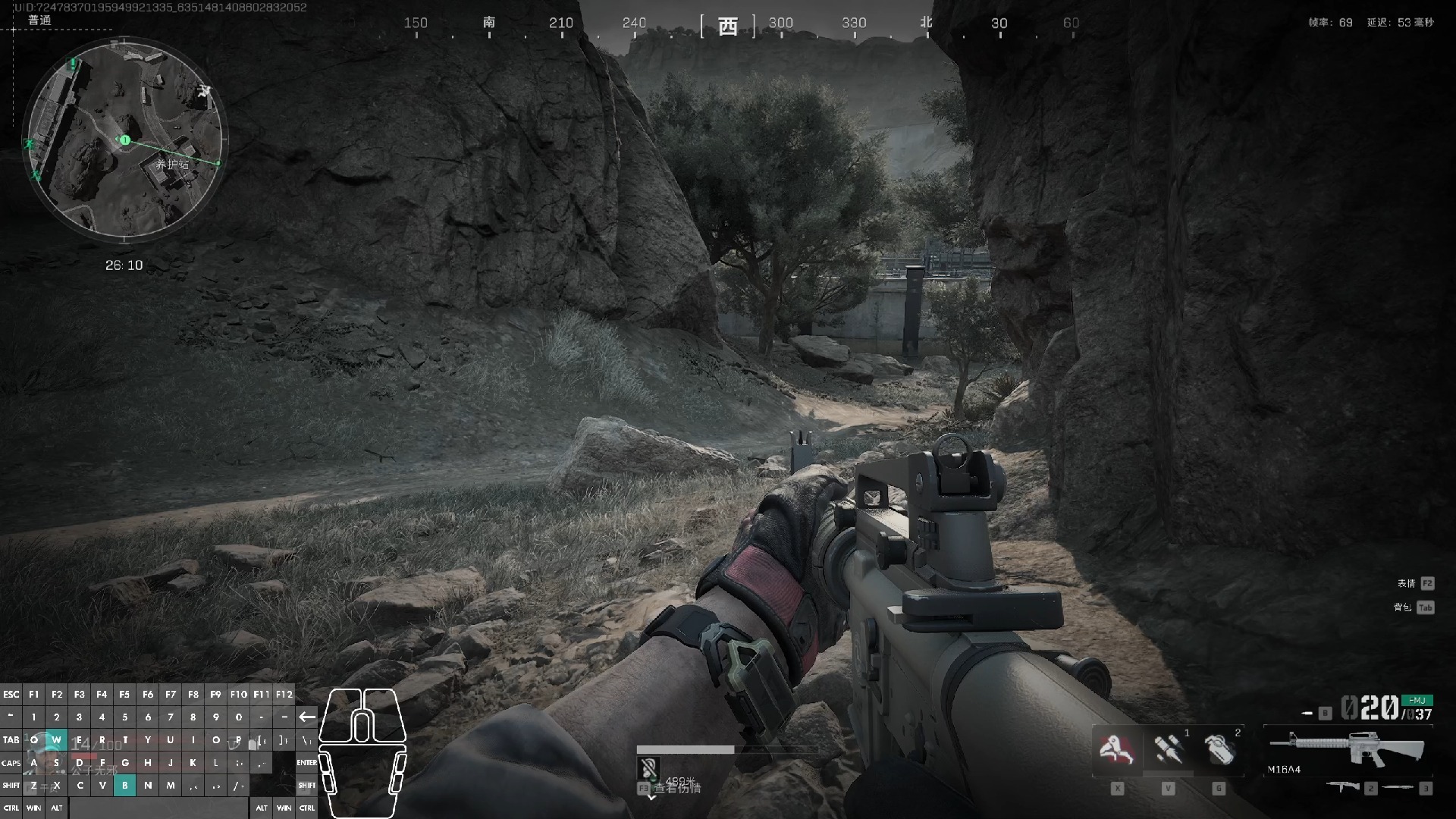Select the M16A4 primary weapon slot

(1348, 749)
